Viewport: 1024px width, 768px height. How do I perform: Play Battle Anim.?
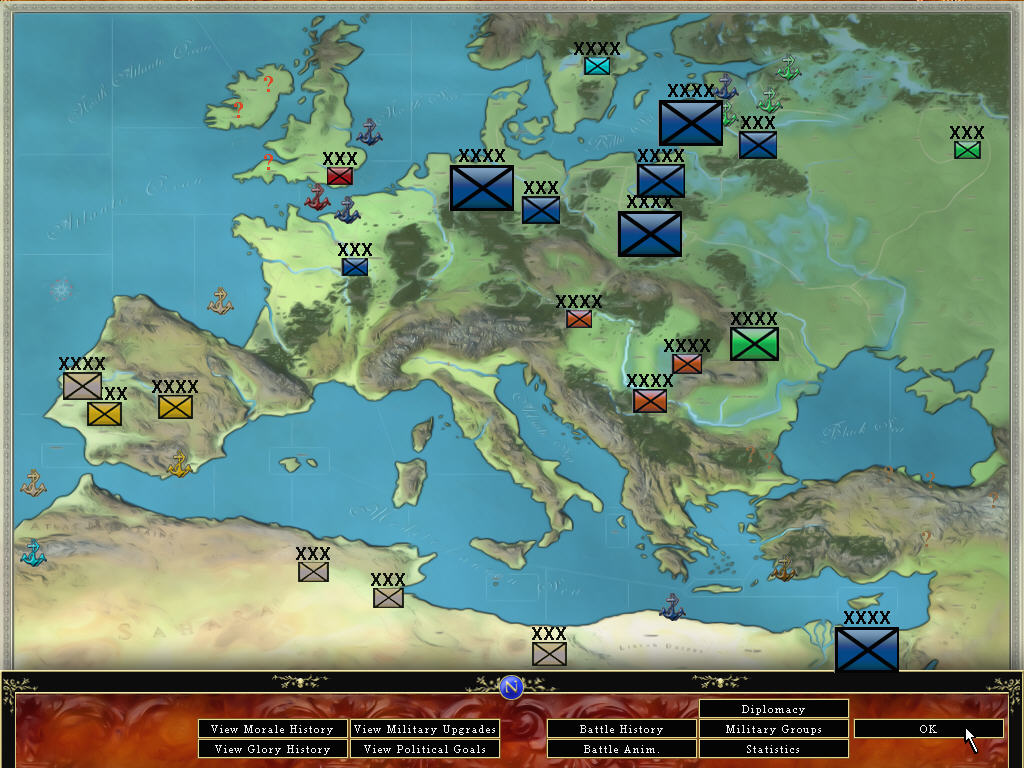621,749
